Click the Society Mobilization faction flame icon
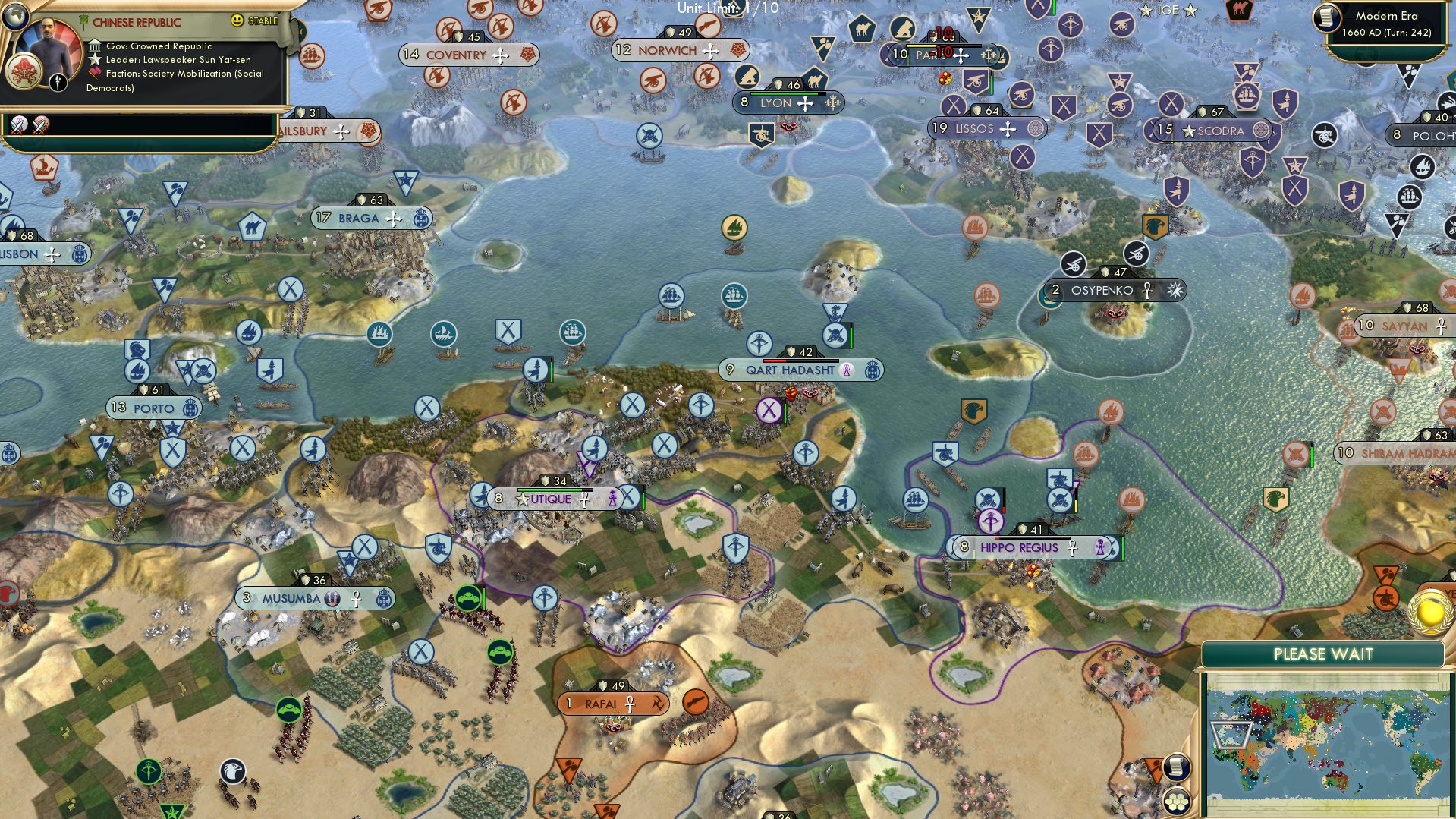This screenshot has height=819, width=1456. pos(94,73)
